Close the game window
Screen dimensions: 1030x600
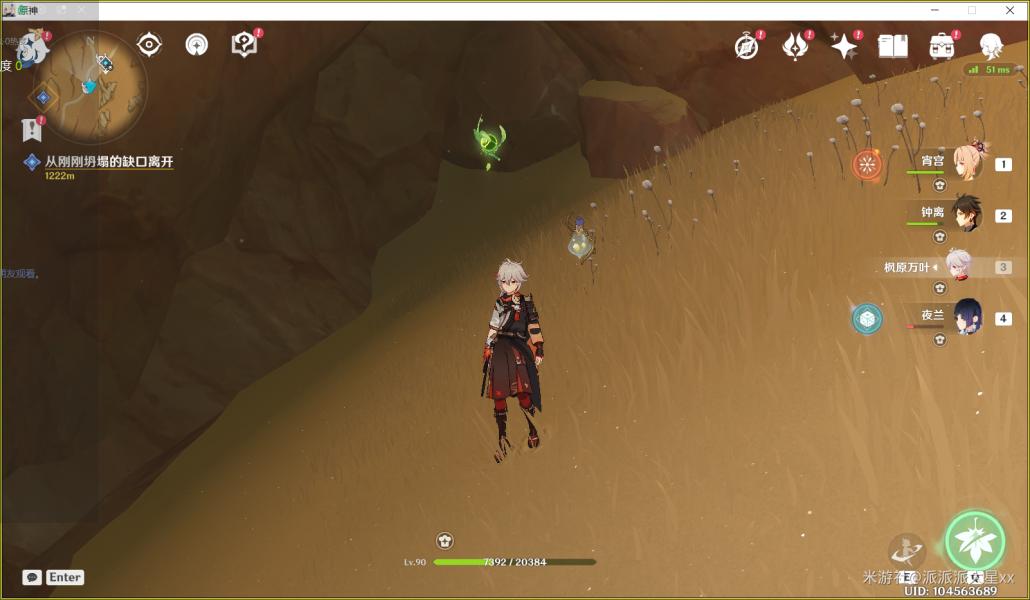point(1010,10)
